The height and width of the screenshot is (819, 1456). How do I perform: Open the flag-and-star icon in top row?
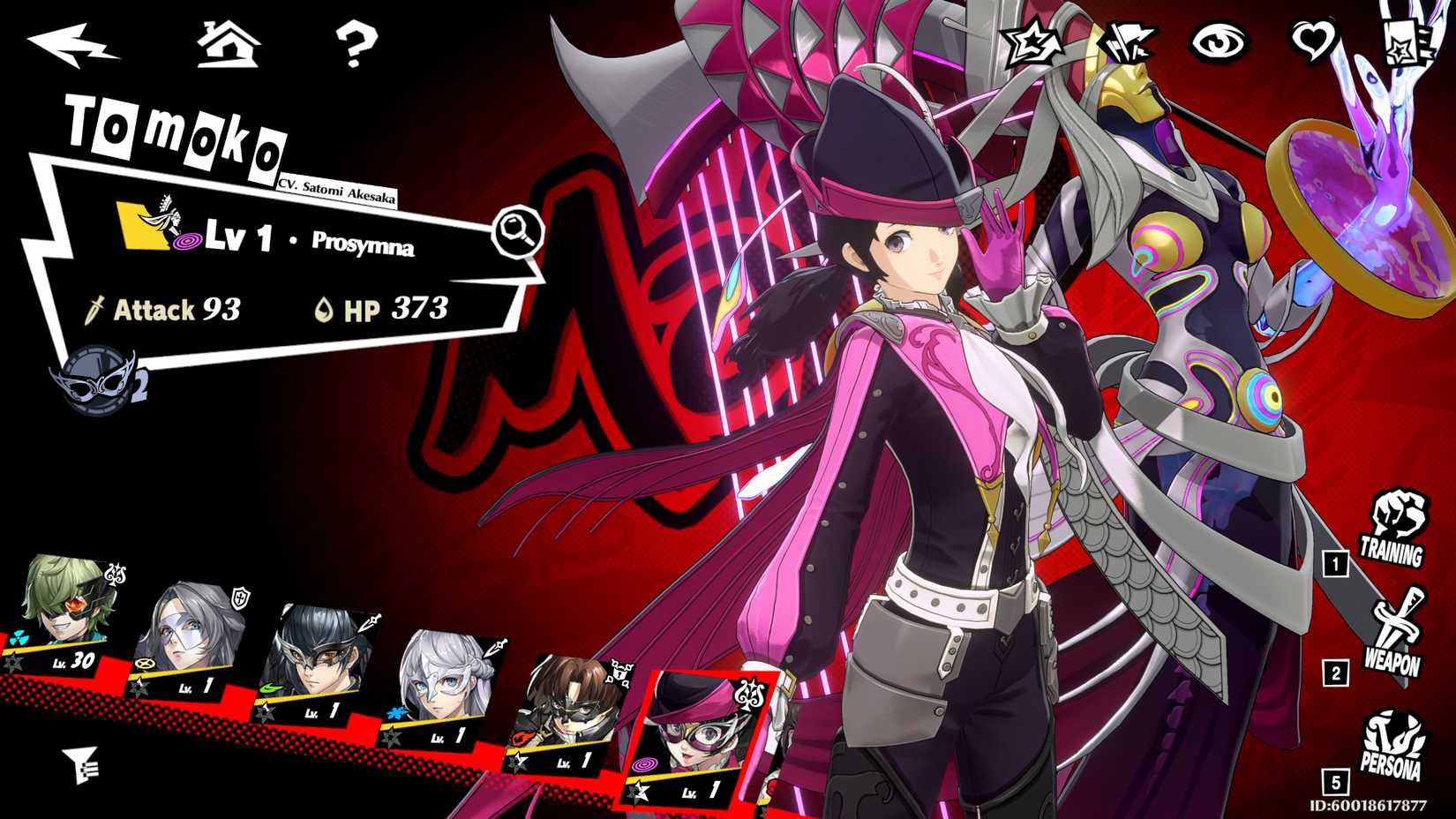[x=1127, y=40]
